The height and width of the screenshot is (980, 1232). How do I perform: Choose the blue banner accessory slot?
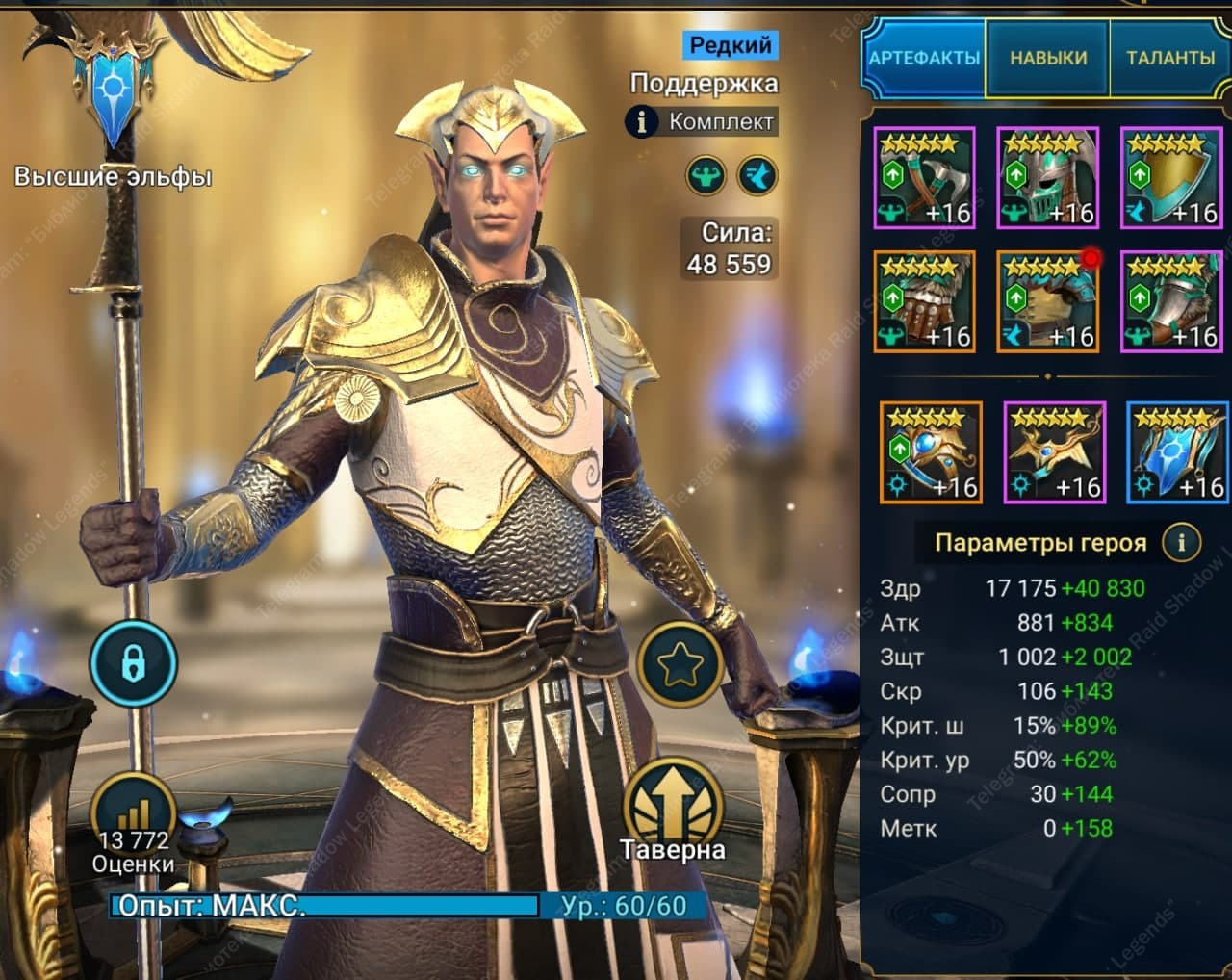(1177, 453)
